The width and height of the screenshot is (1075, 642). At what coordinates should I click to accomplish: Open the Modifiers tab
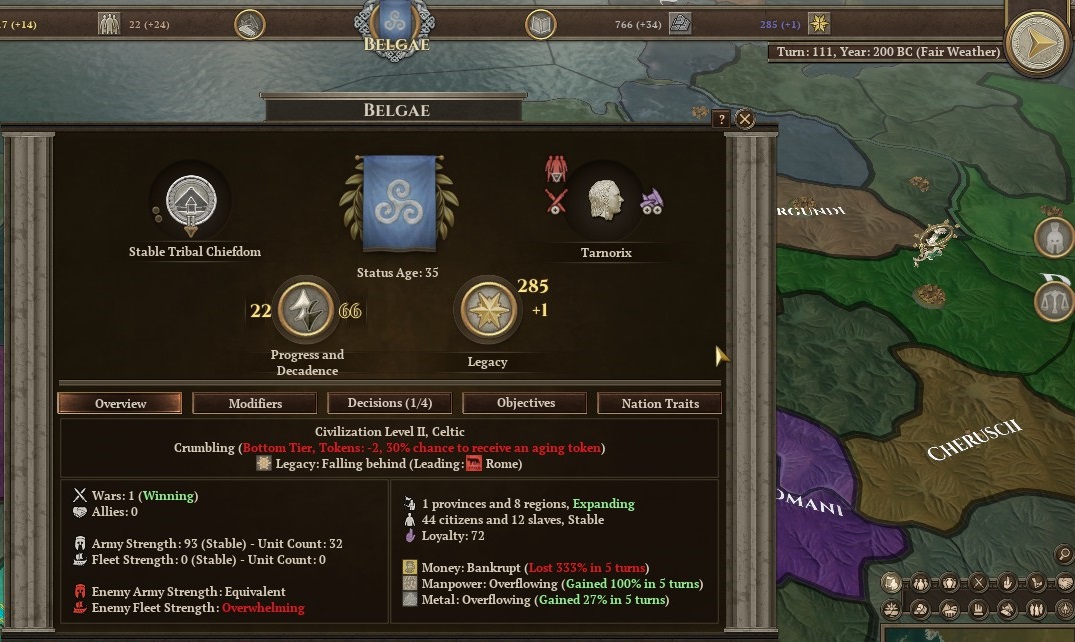(x=255, y=403)
